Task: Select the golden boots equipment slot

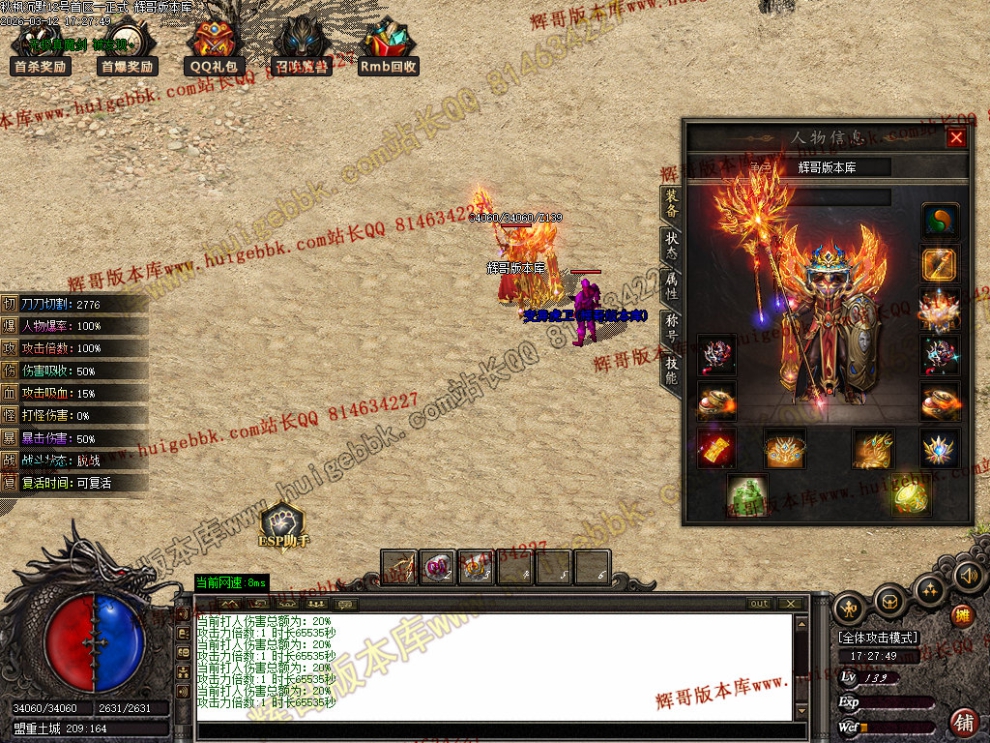Action: [873, 449]
